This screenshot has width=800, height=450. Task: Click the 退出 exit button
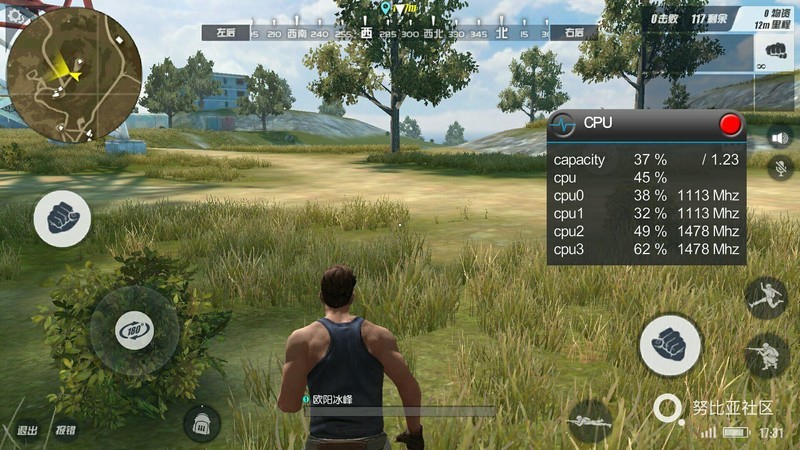(27, 431)
